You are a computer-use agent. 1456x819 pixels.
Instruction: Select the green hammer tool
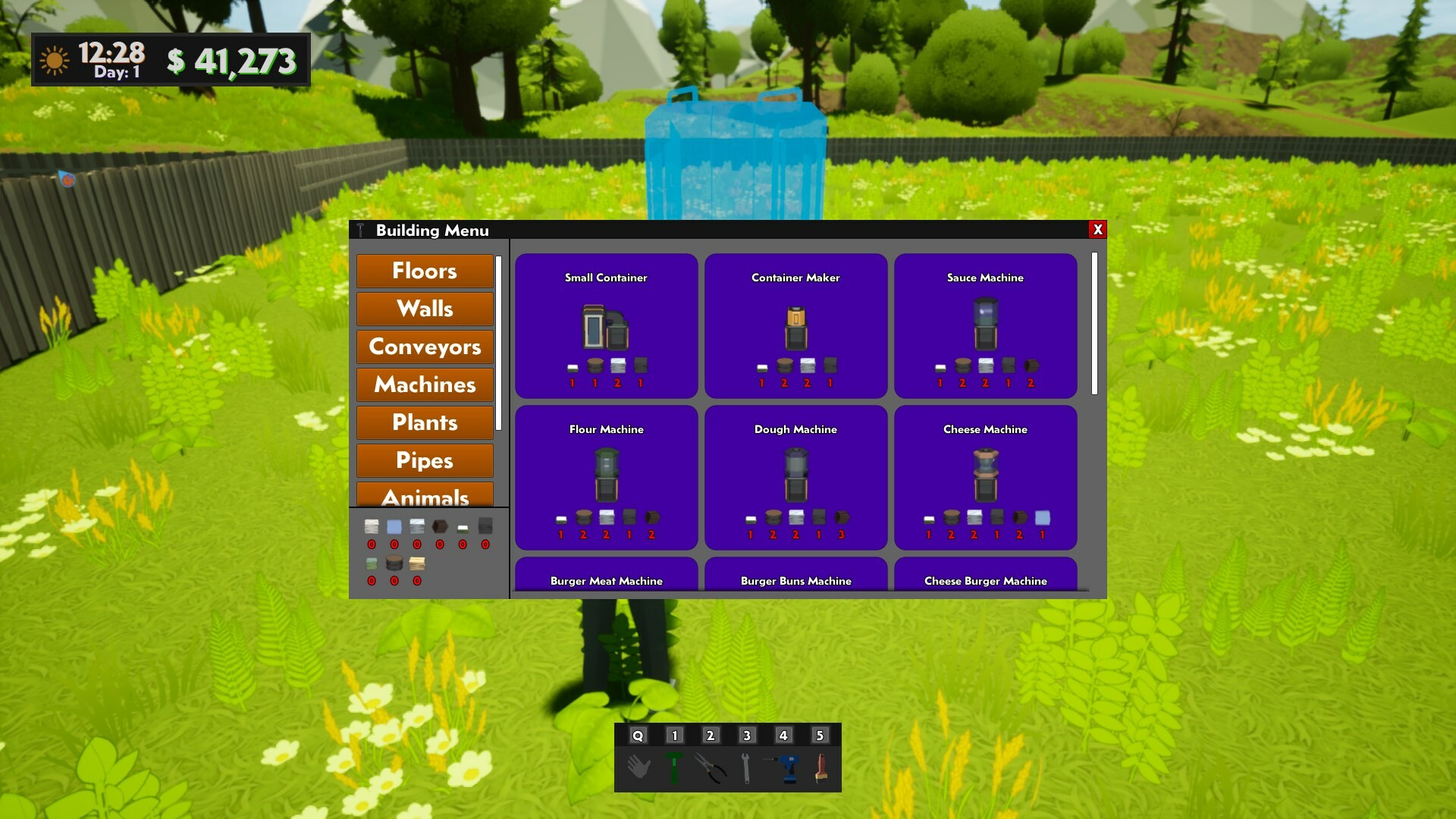click(676, 767)
